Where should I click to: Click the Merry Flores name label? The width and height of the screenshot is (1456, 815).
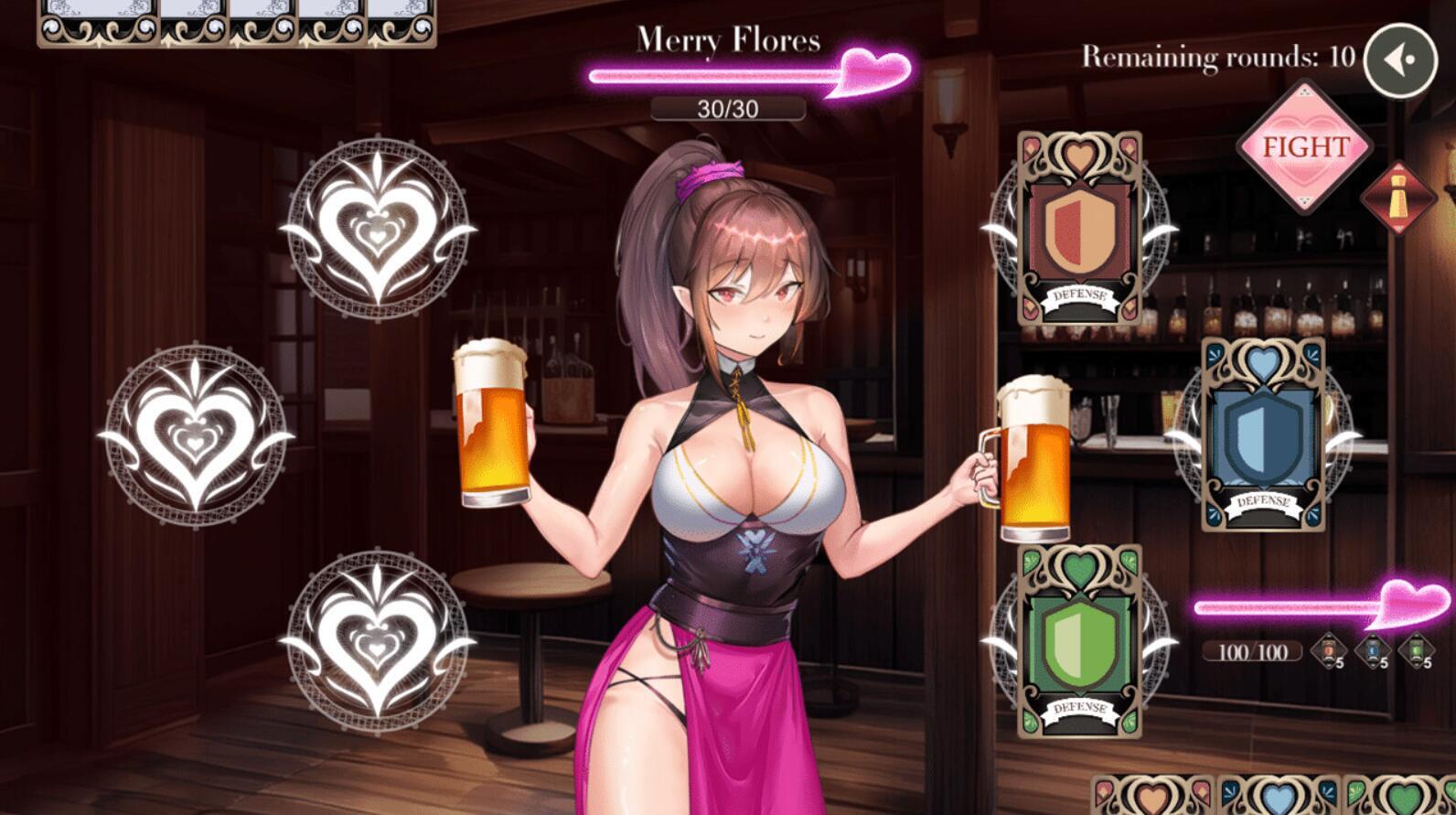pyautogui.click(x=729, y=38)
